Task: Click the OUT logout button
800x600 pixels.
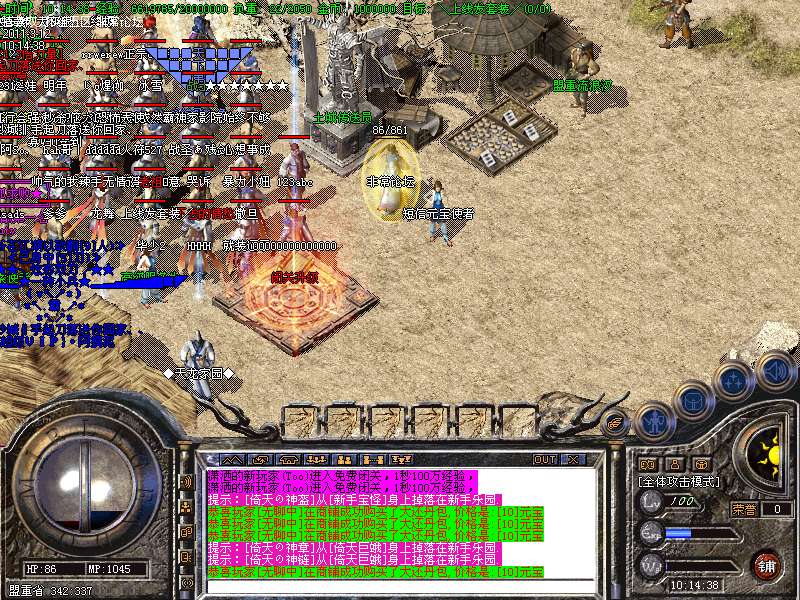Action: (x=545, y=460)
